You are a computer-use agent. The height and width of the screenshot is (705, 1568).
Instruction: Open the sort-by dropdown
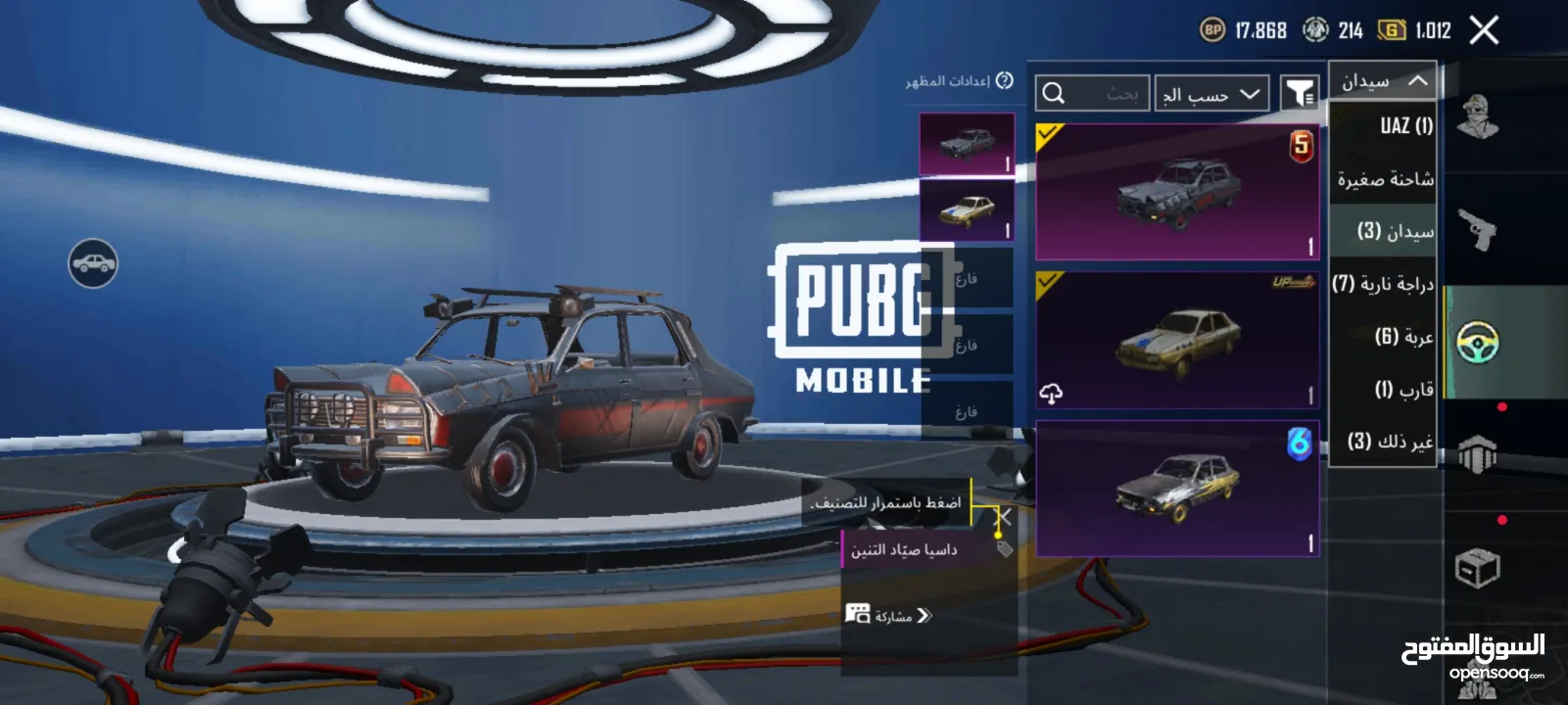tap(1211, 94)
